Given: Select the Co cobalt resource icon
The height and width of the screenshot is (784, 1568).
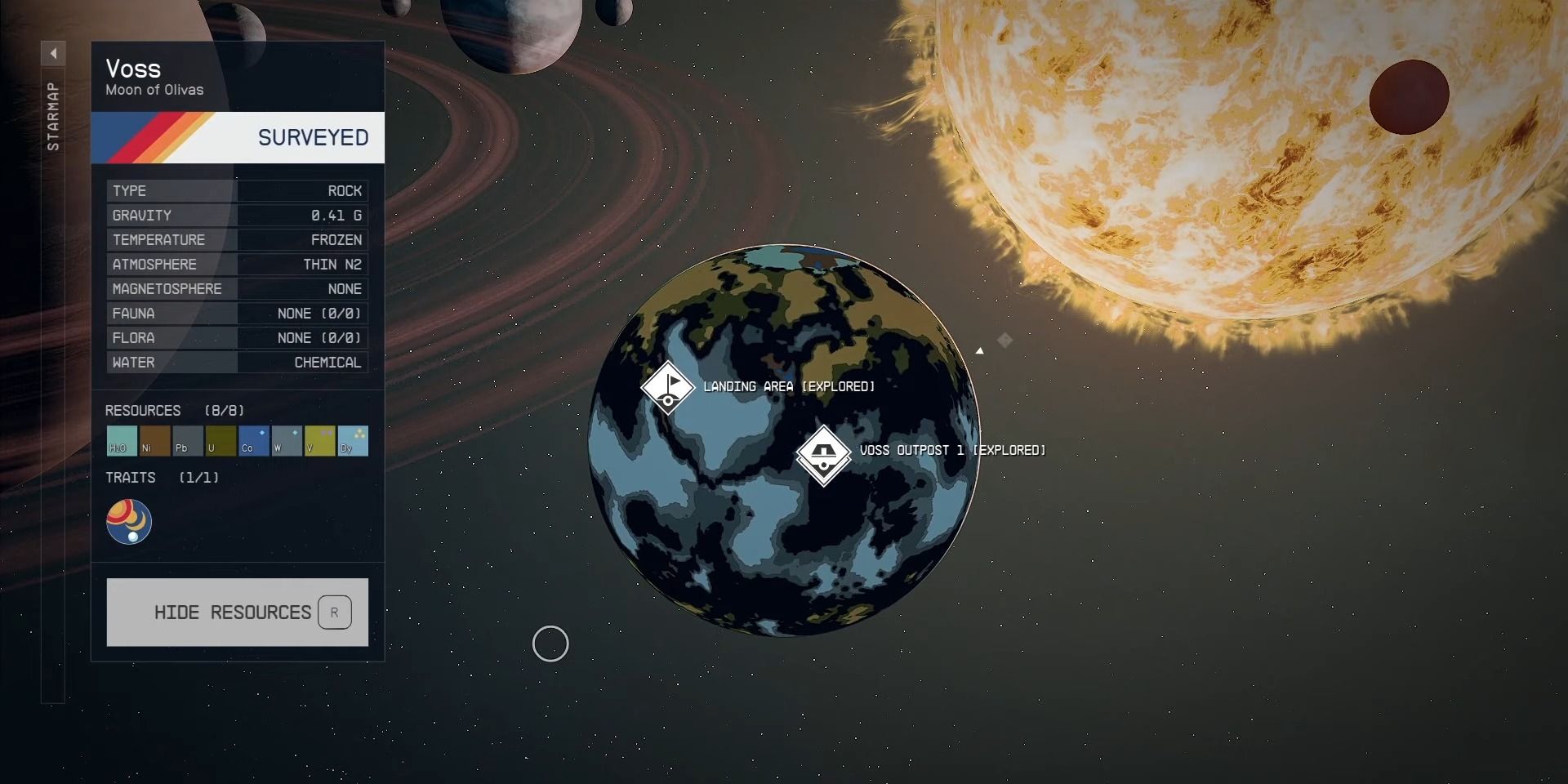Looking at the screenshot, I should tap(253, 441).
